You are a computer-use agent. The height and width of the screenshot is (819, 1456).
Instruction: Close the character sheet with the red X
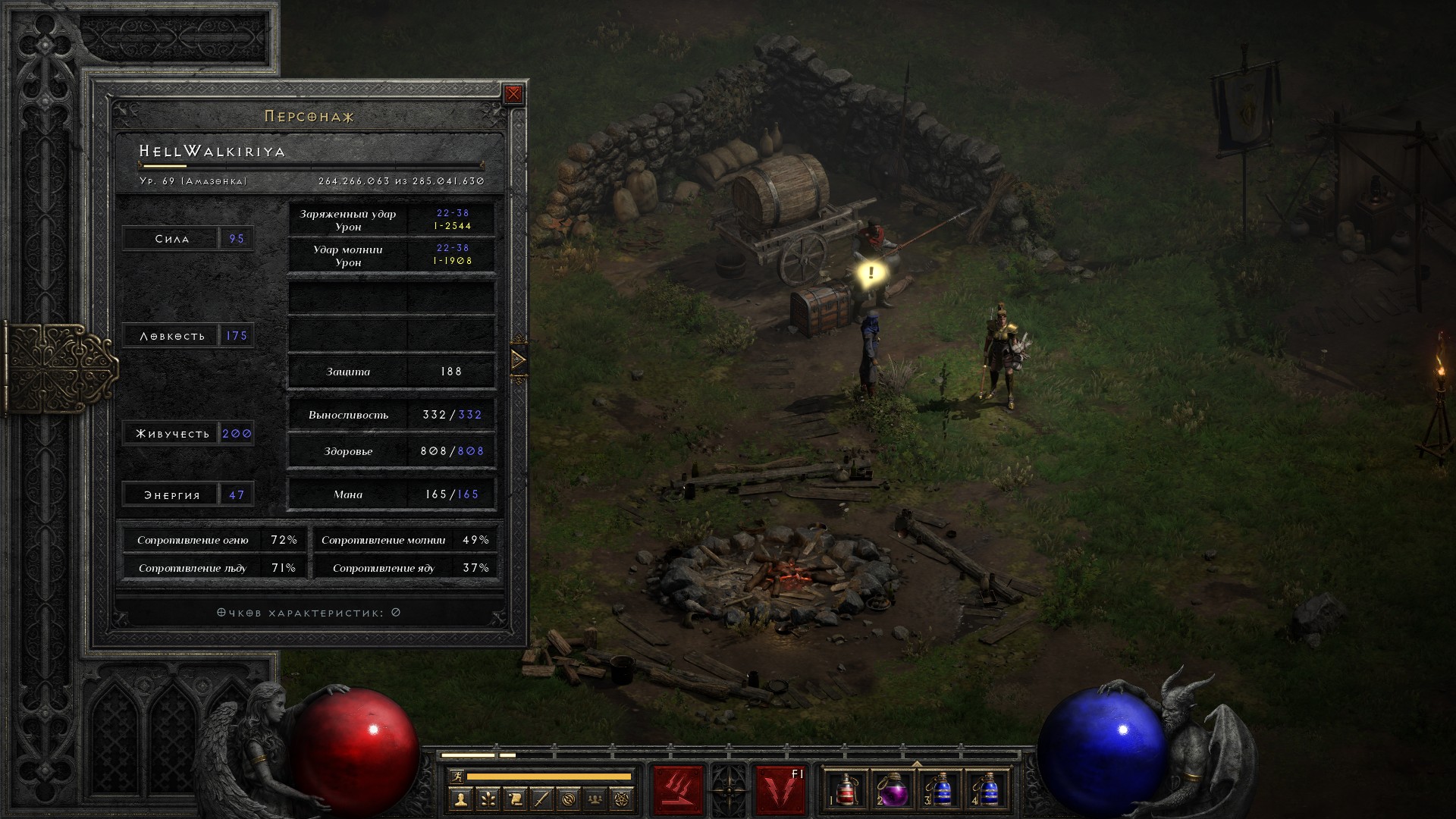tap(513, 94)
